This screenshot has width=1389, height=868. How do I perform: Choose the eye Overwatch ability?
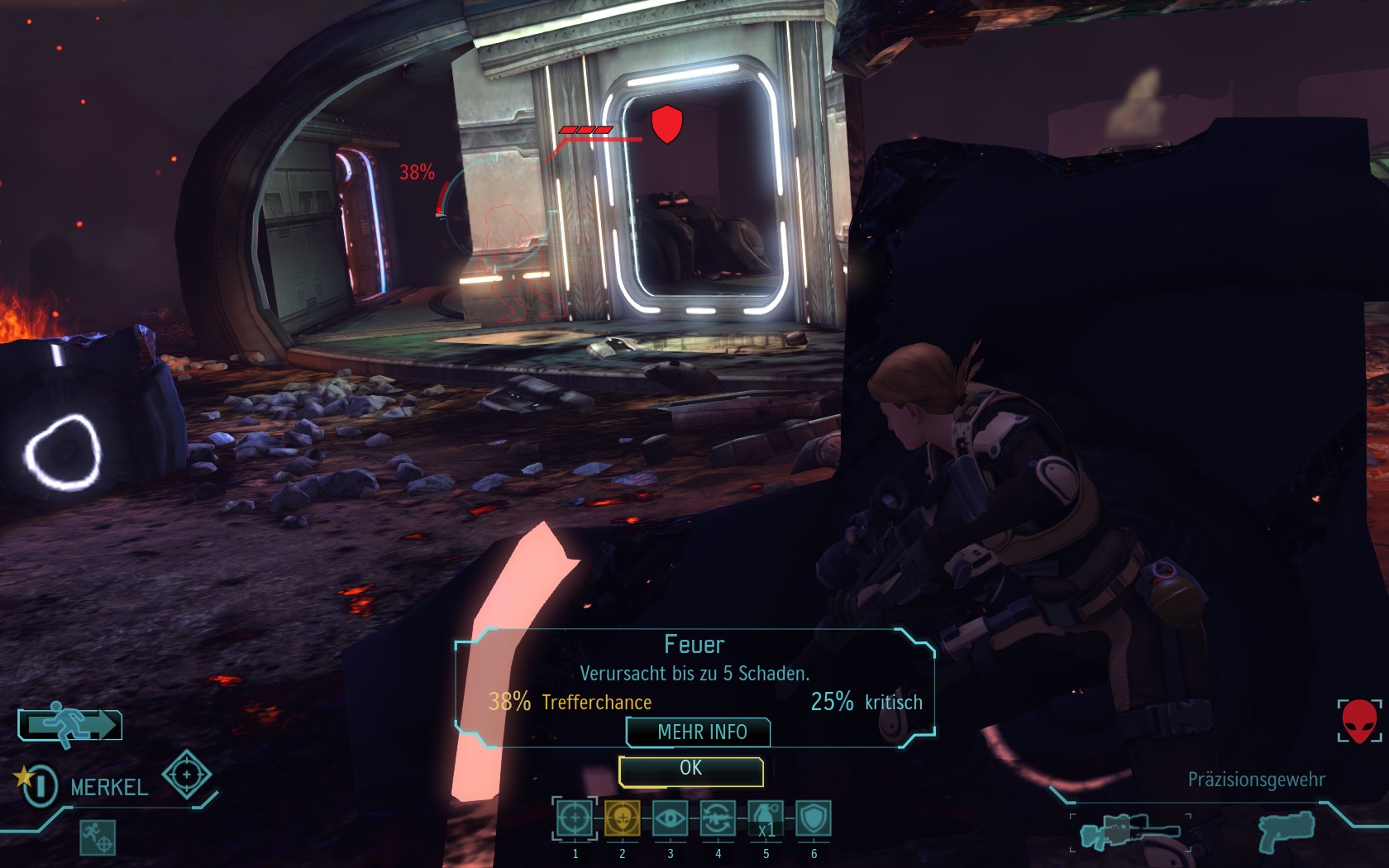670,819
